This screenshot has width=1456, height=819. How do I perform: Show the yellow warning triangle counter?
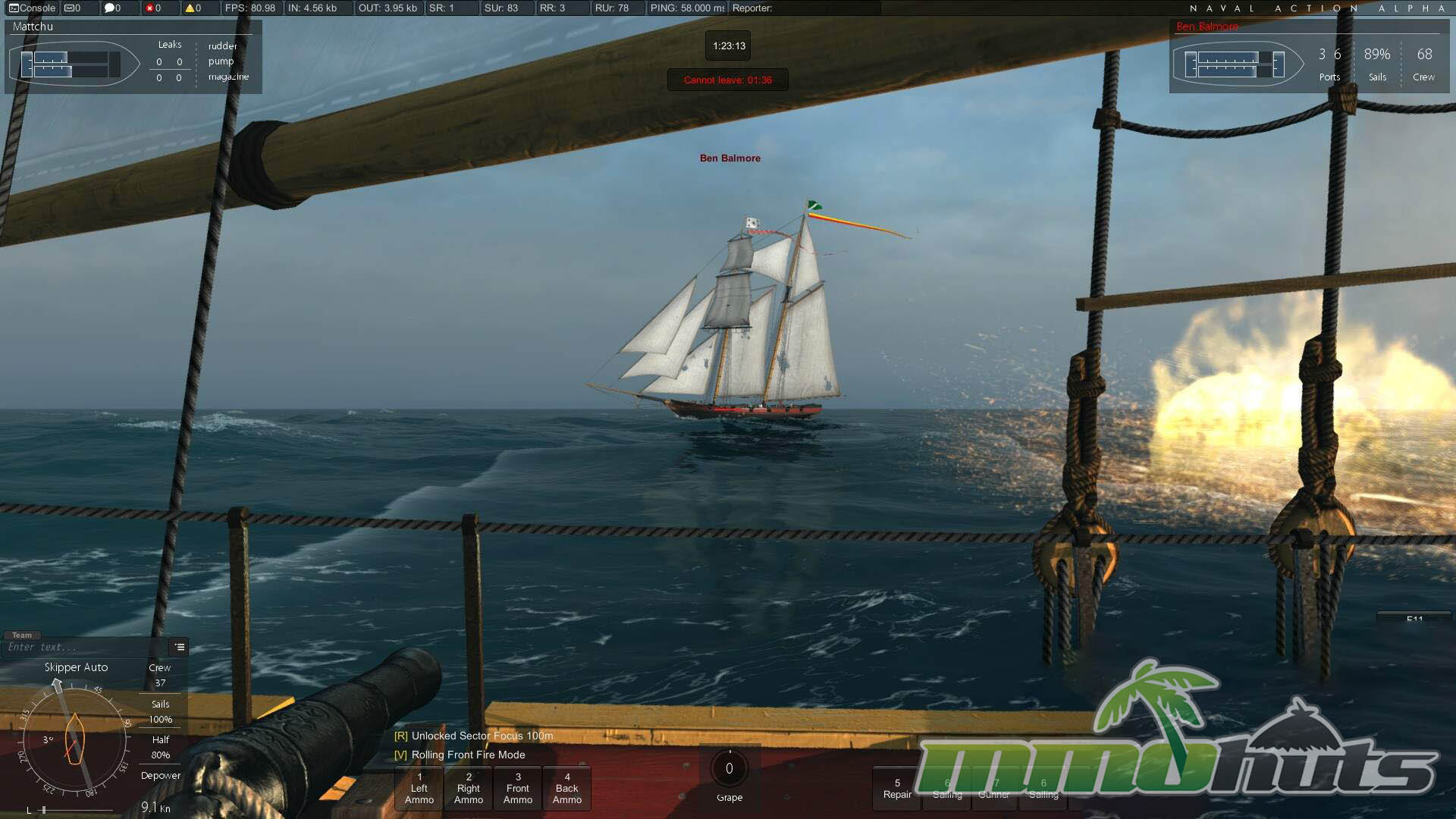(x=193, y=8)
